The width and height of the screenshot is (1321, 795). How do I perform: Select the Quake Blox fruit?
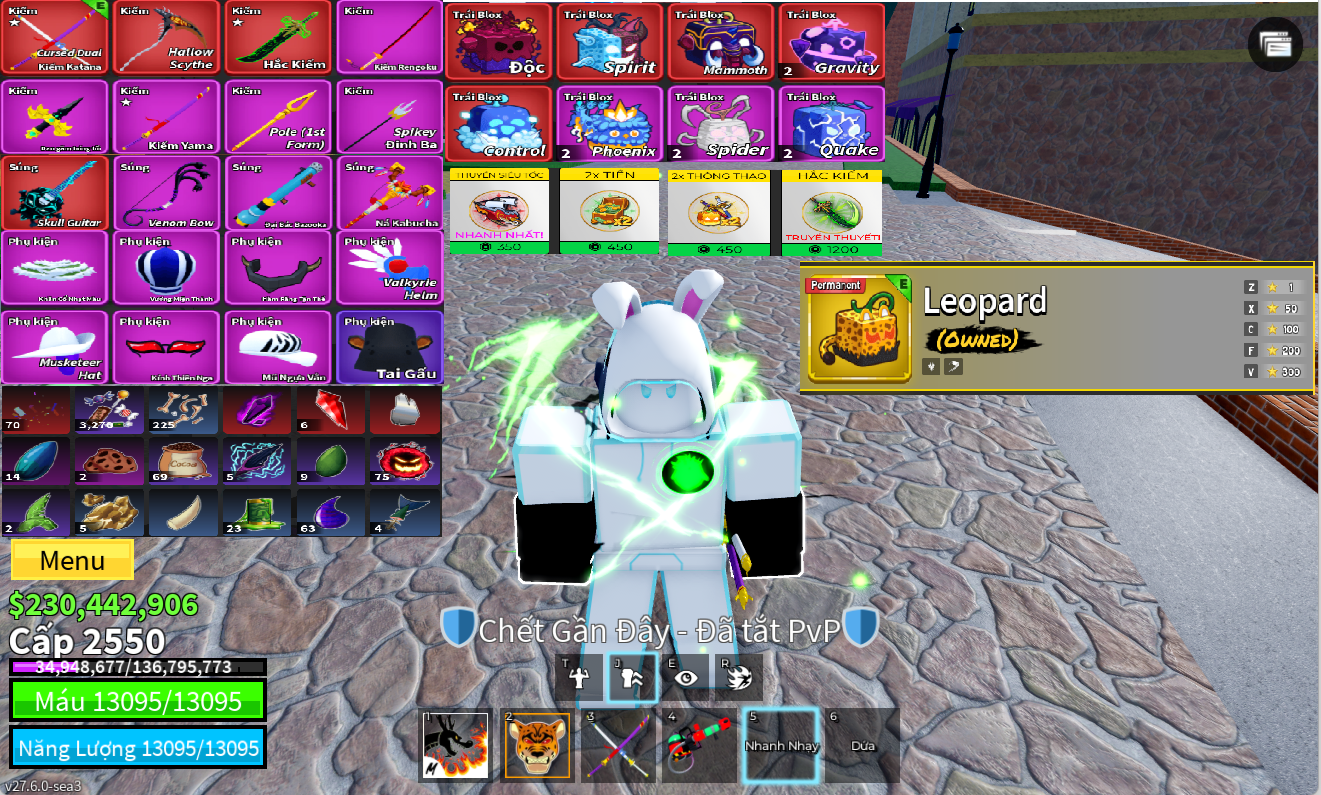coord(832,123)
